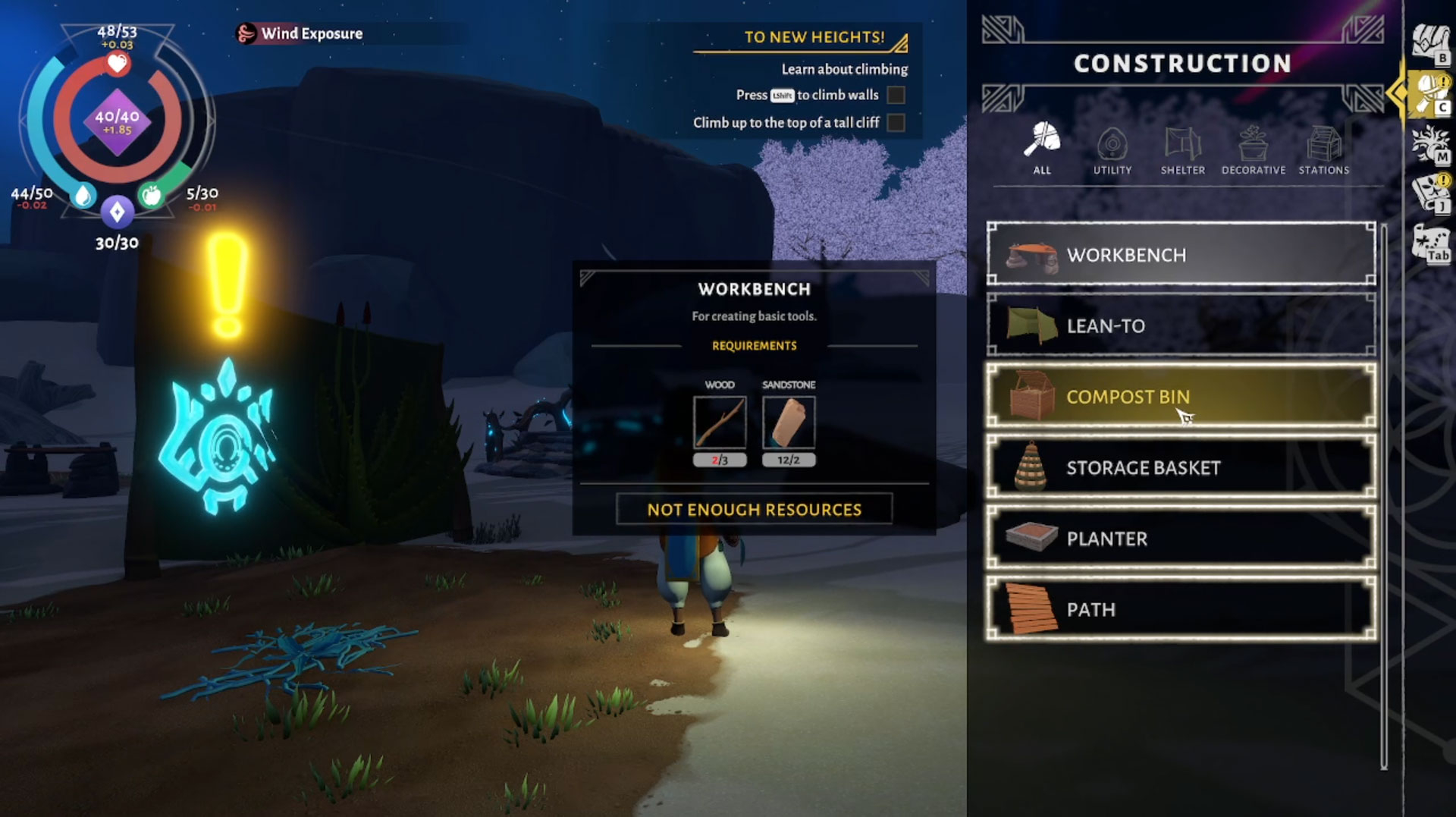Open the backpack inventory icon

[1430, 42]
